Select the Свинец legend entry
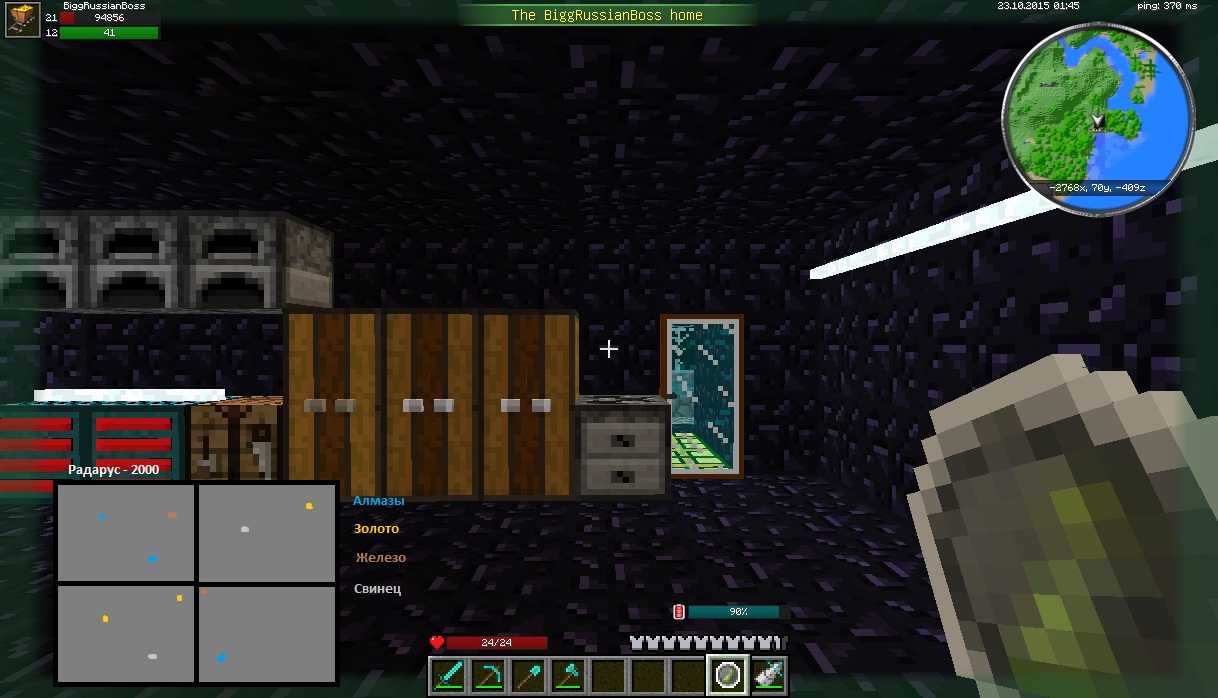 pos(378,588)
